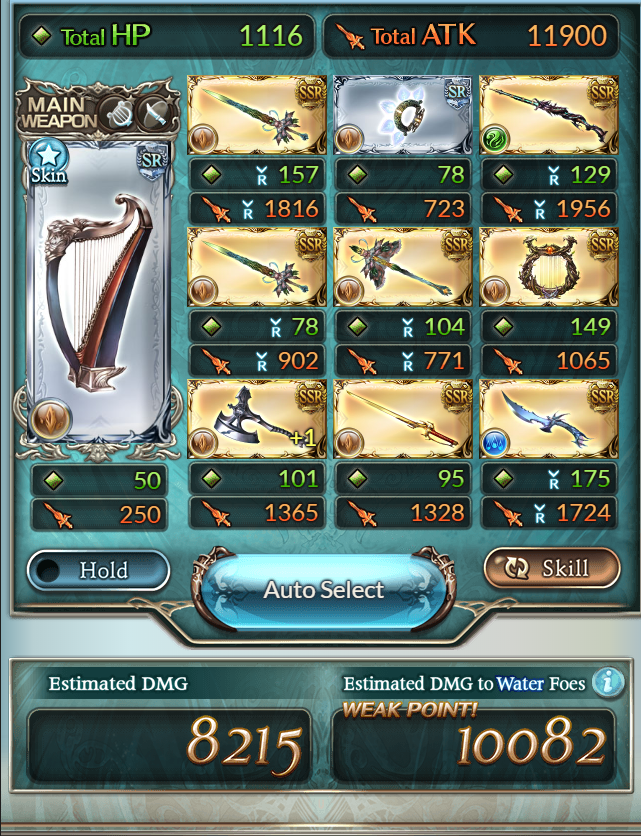Screen dimensions: 641x836
Task: Select the round wreath harp weapon
Action: coord(546,267)
